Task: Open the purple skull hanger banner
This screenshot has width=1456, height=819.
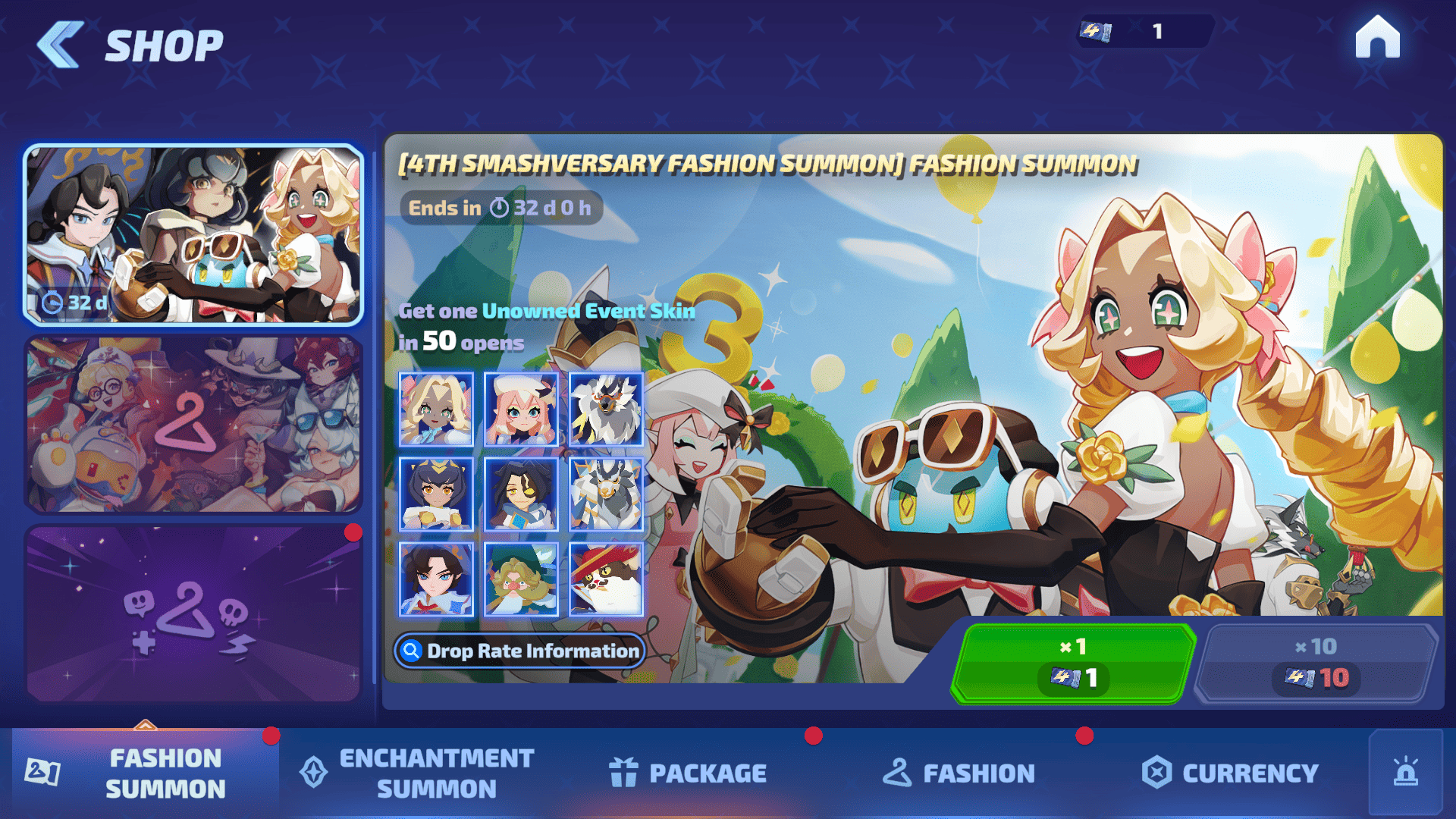Action: point(193,613)
